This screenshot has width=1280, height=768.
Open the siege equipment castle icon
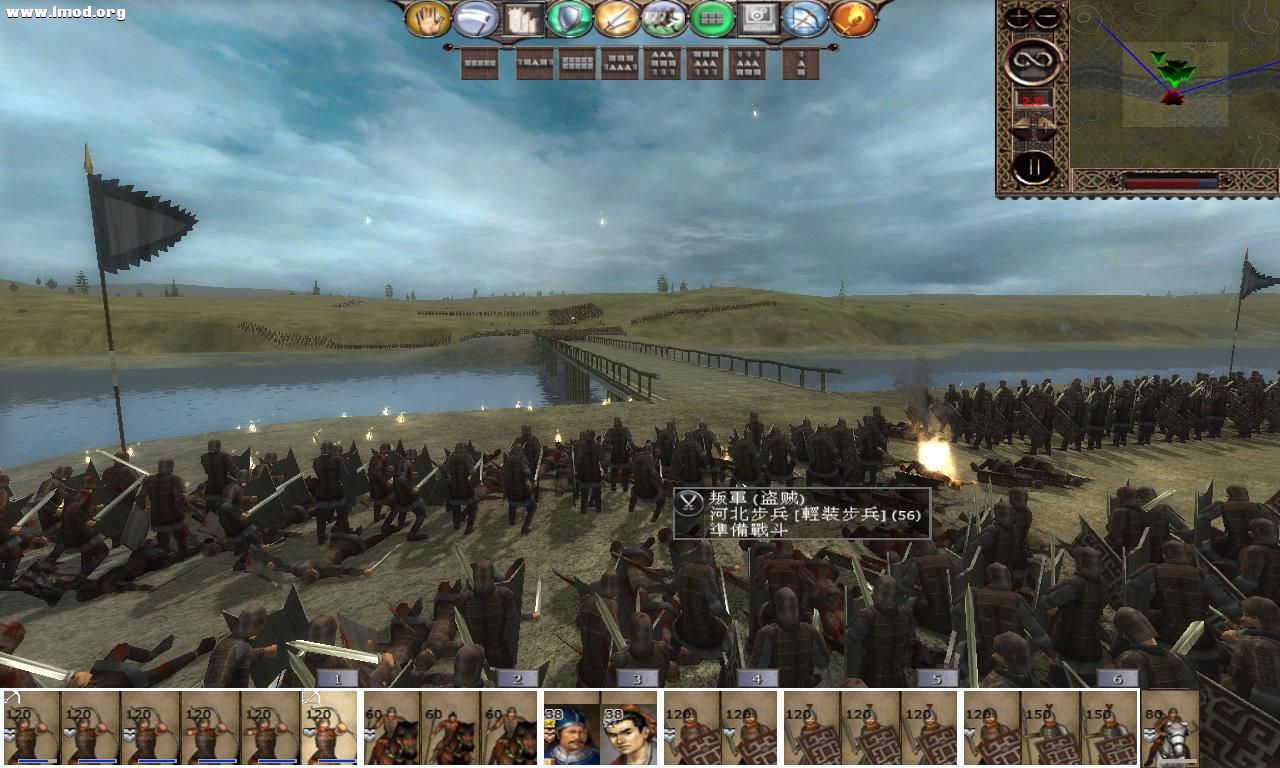pos(520,19)
